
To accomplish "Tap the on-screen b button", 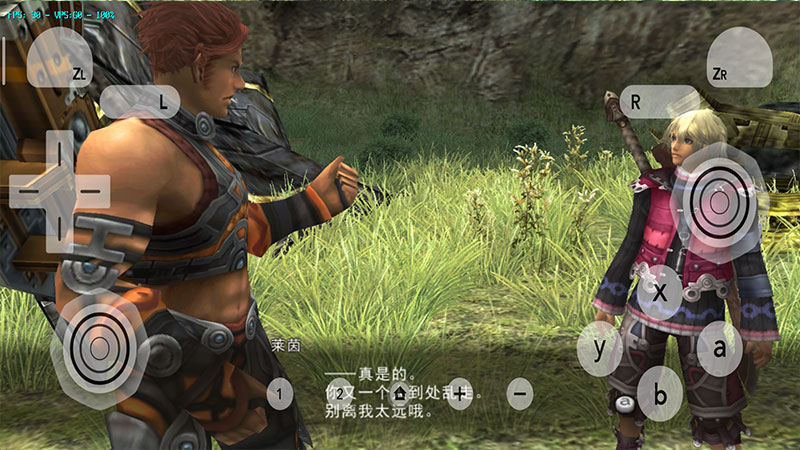I will [x=660, y=393].
